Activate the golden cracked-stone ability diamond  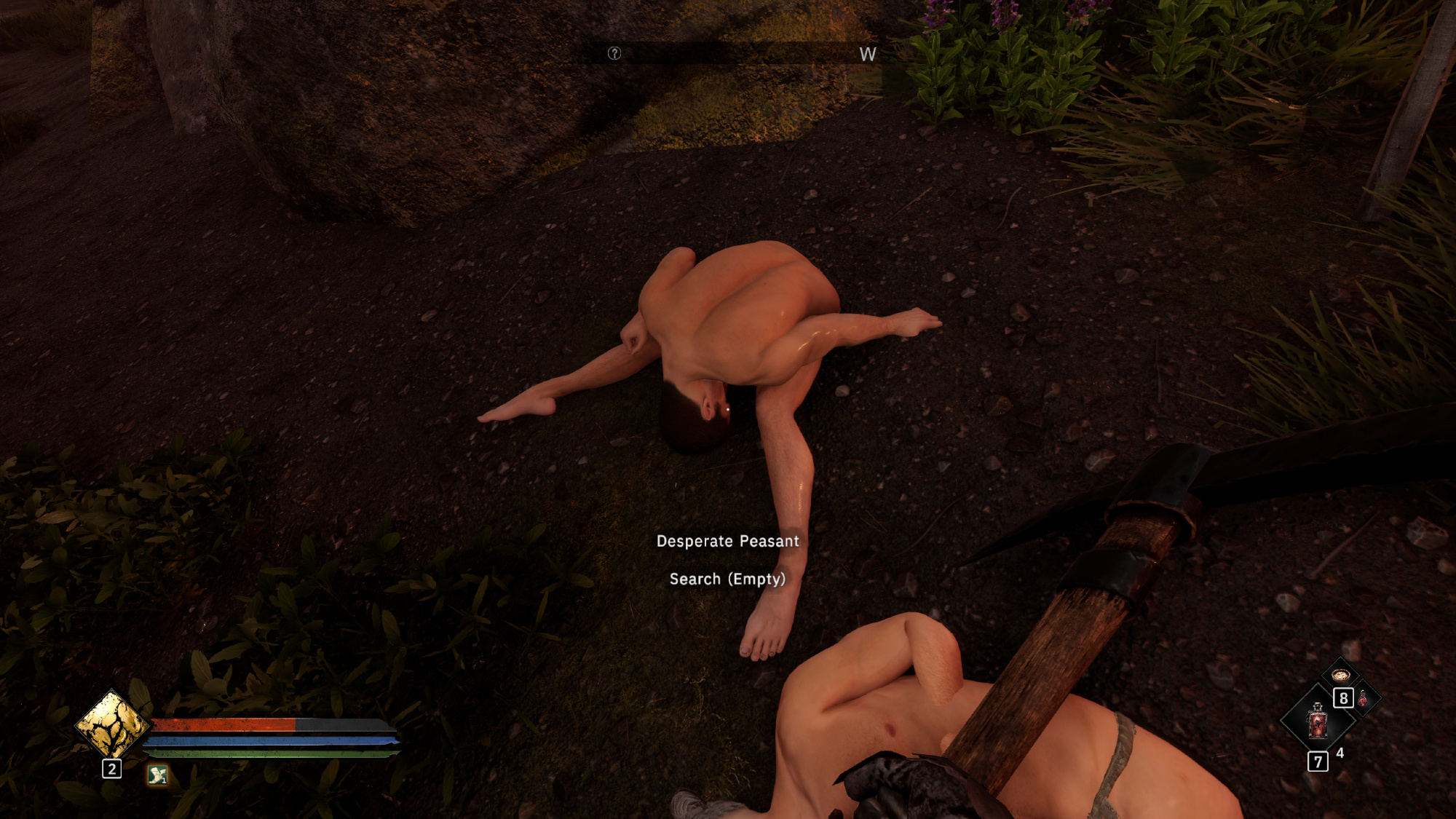coord(111,724)
